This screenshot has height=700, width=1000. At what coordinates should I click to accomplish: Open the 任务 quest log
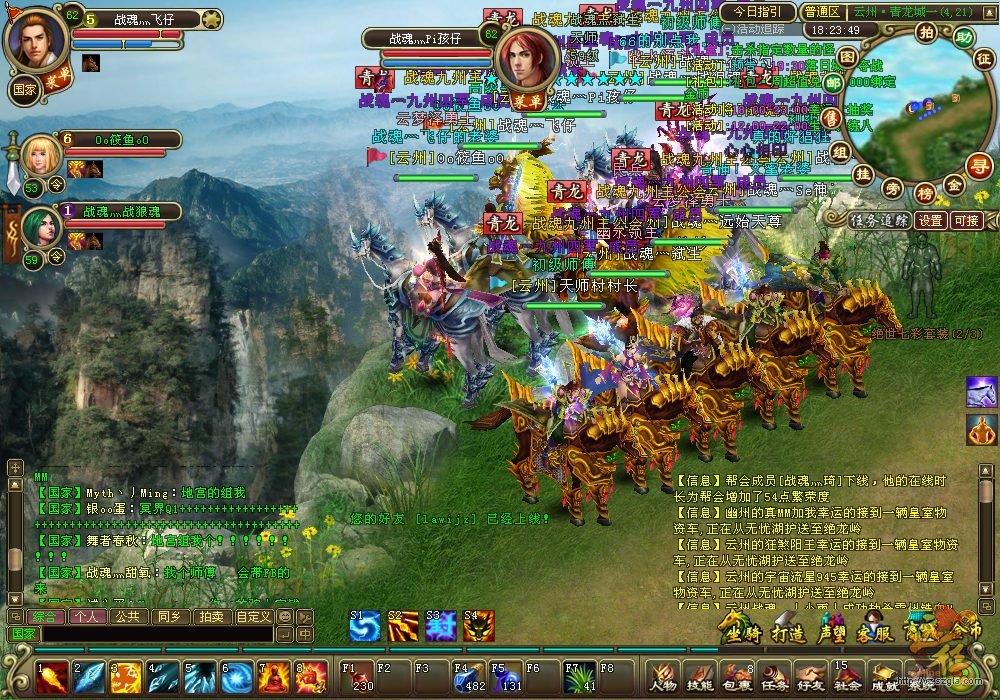[x=774, y=678]
